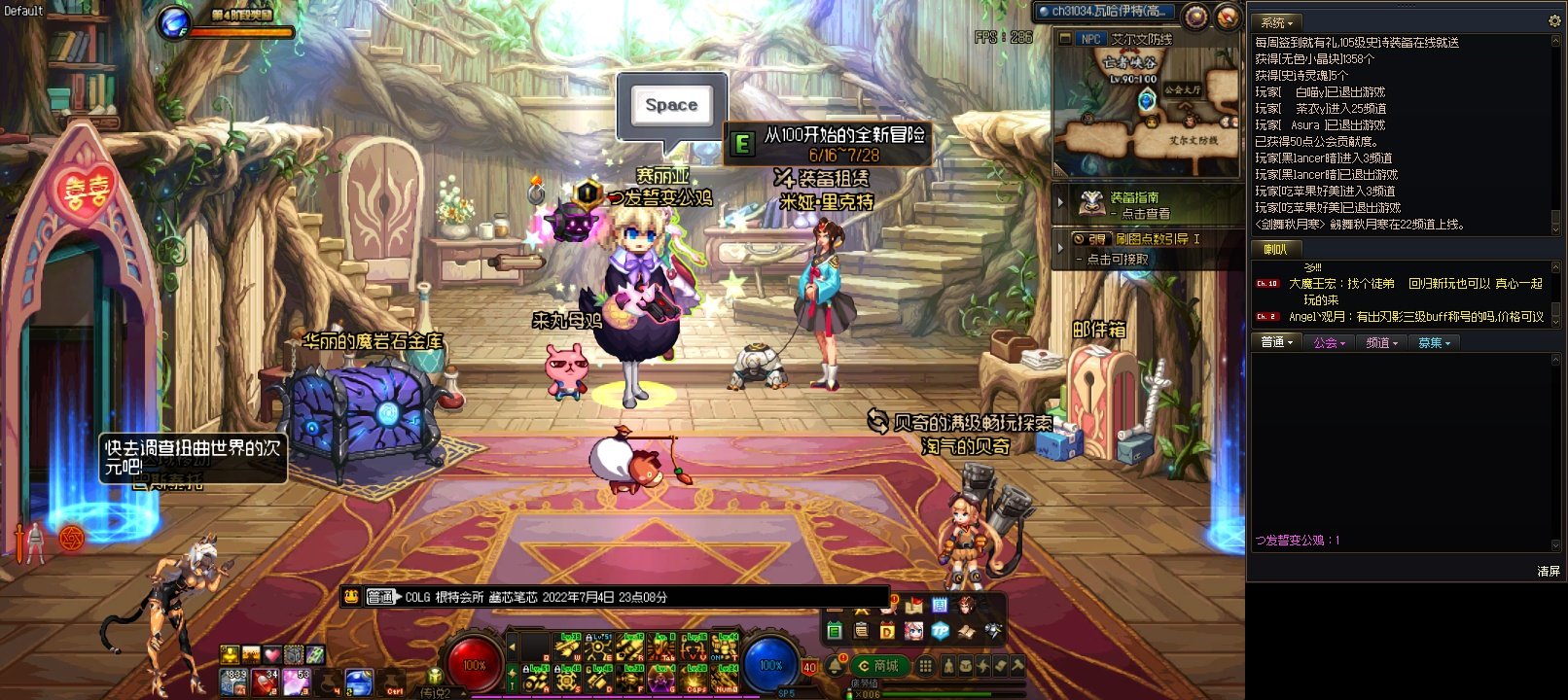Switch to the 募集 chat tab
This screenshot has height=700, width=1568.
pos(1434,342)
